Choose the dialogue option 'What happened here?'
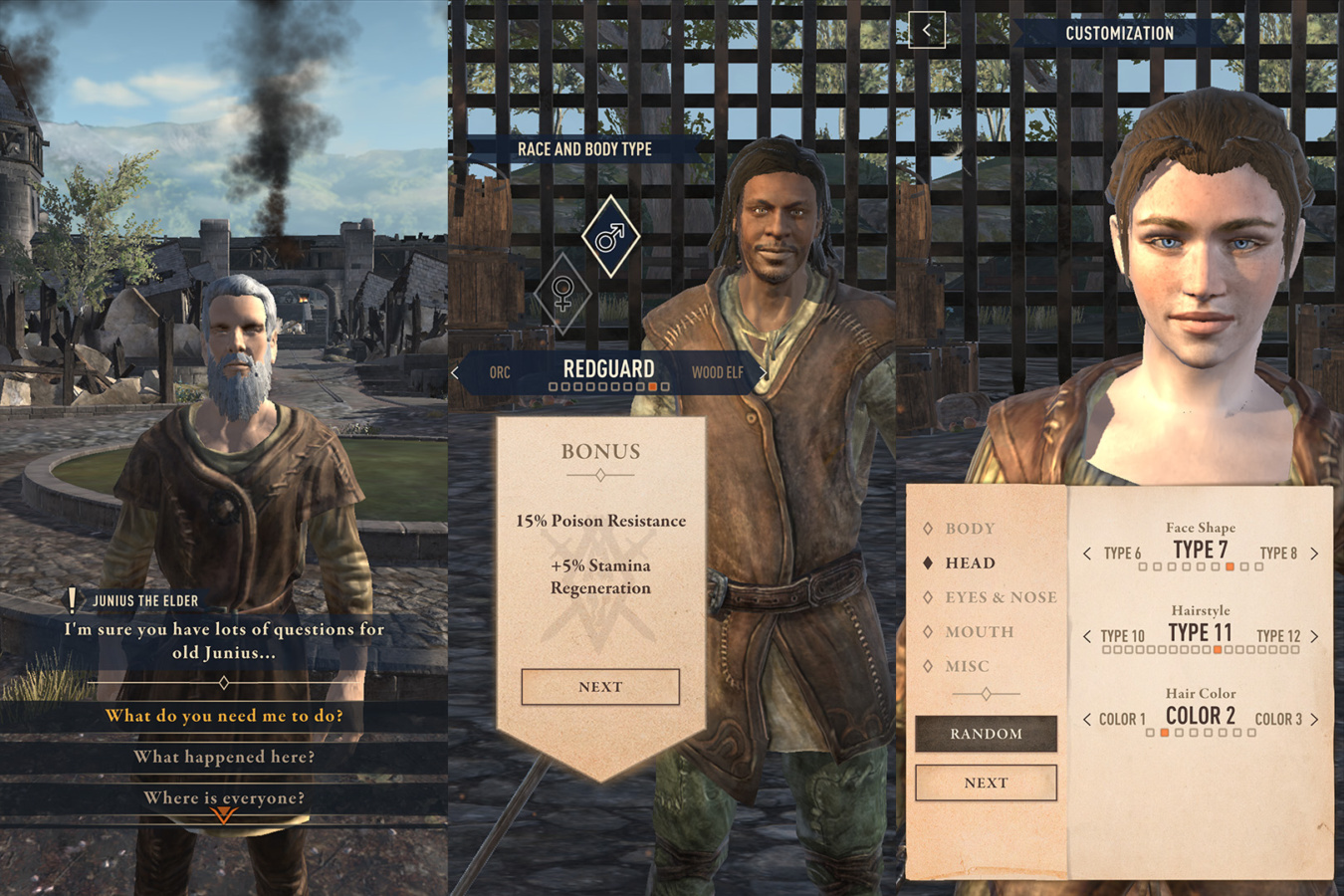 (x=226, y=757)
